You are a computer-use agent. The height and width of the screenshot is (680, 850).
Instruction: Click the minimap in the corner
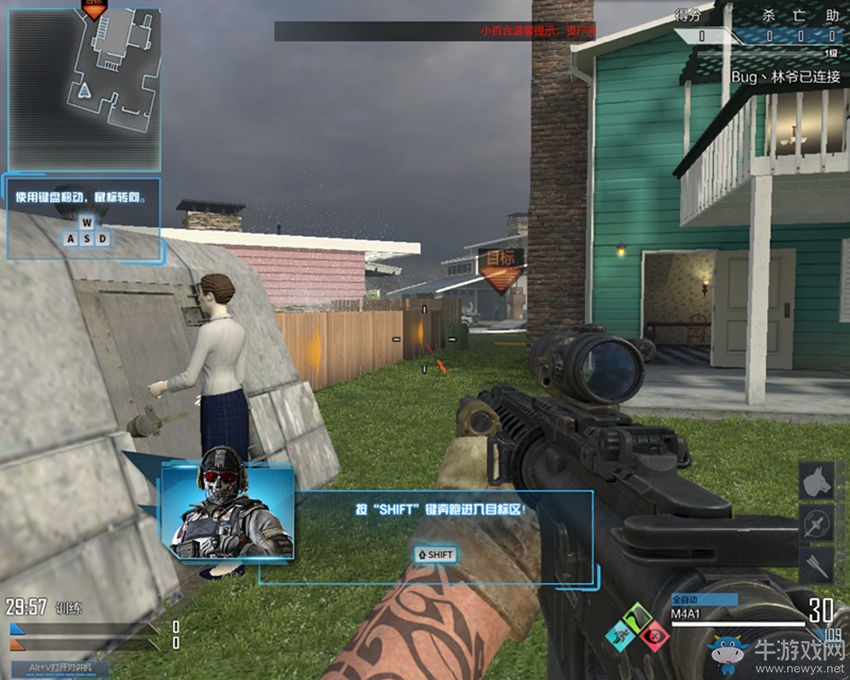pos(84,88)
